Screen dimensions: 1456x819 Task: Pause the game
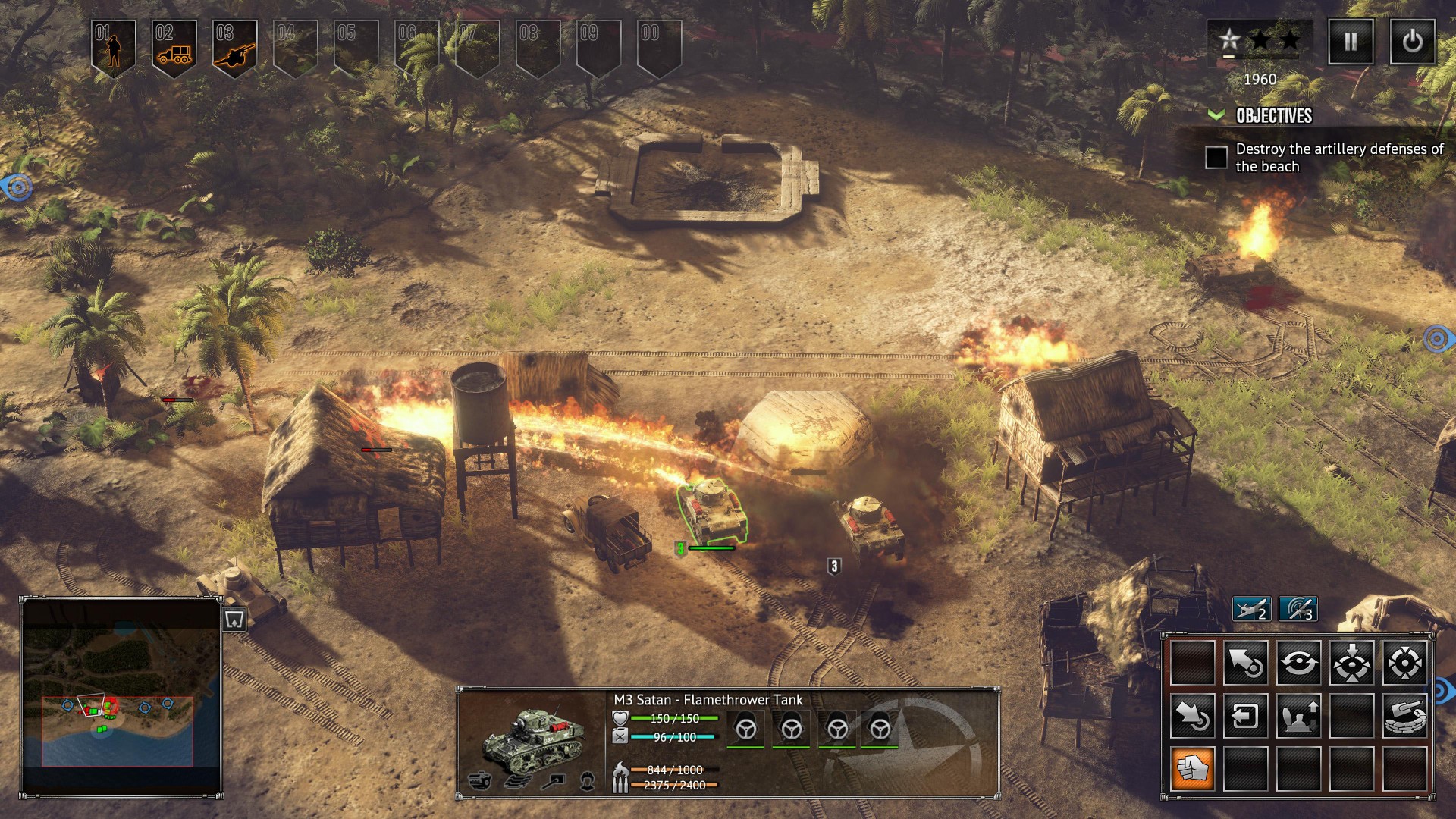pos(1351,42)
